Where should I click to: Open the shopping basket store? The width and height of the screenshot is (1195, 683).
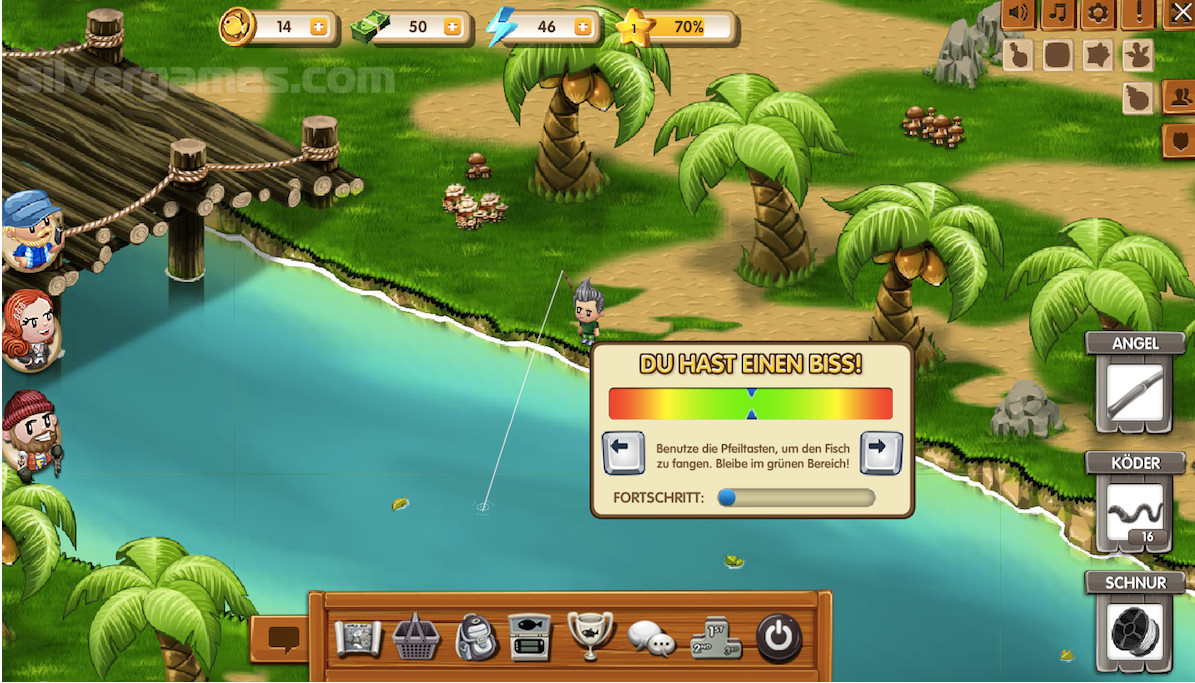click(x=415, y=637)
